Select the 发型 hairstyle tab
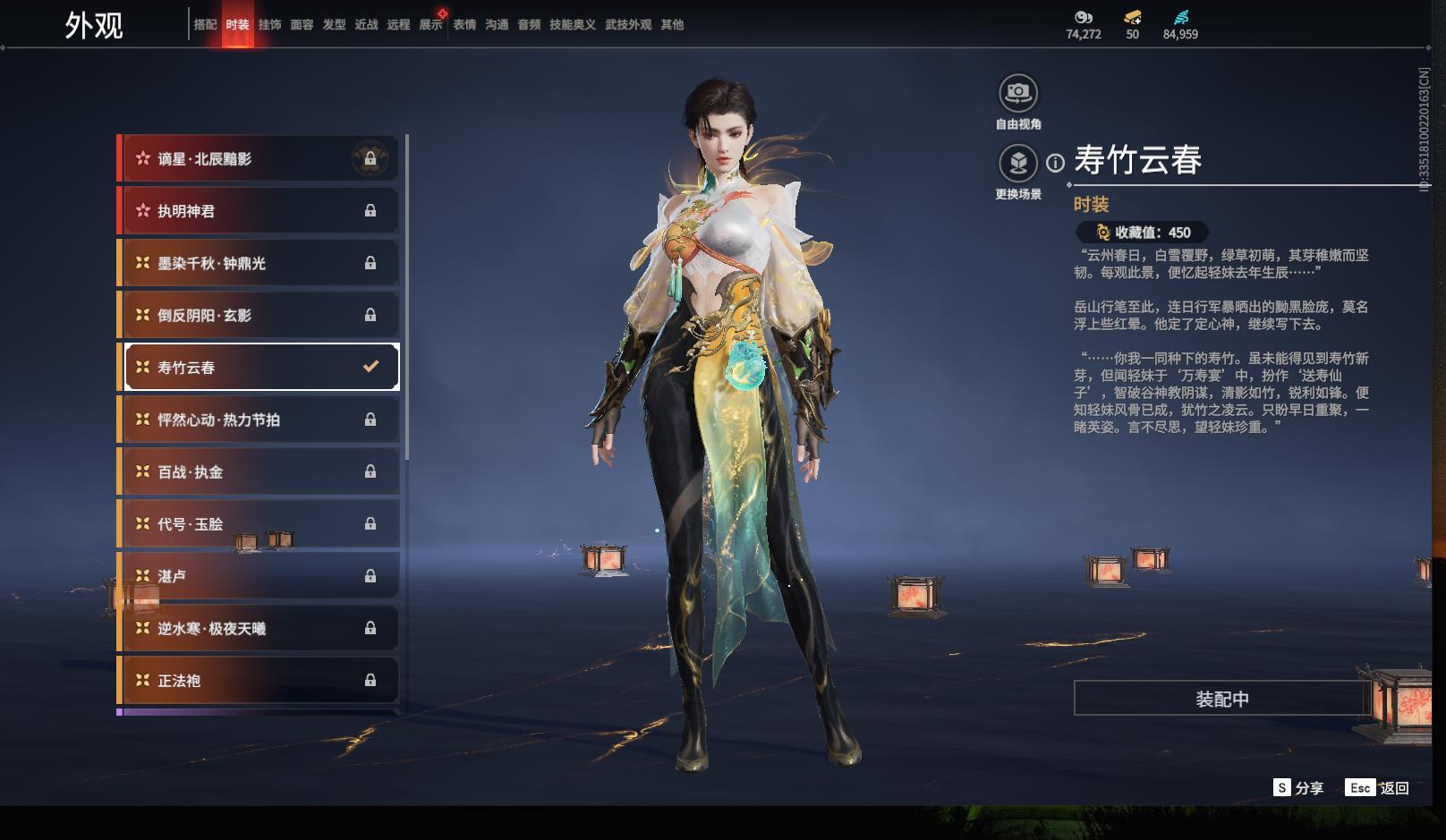 point(334,25)
